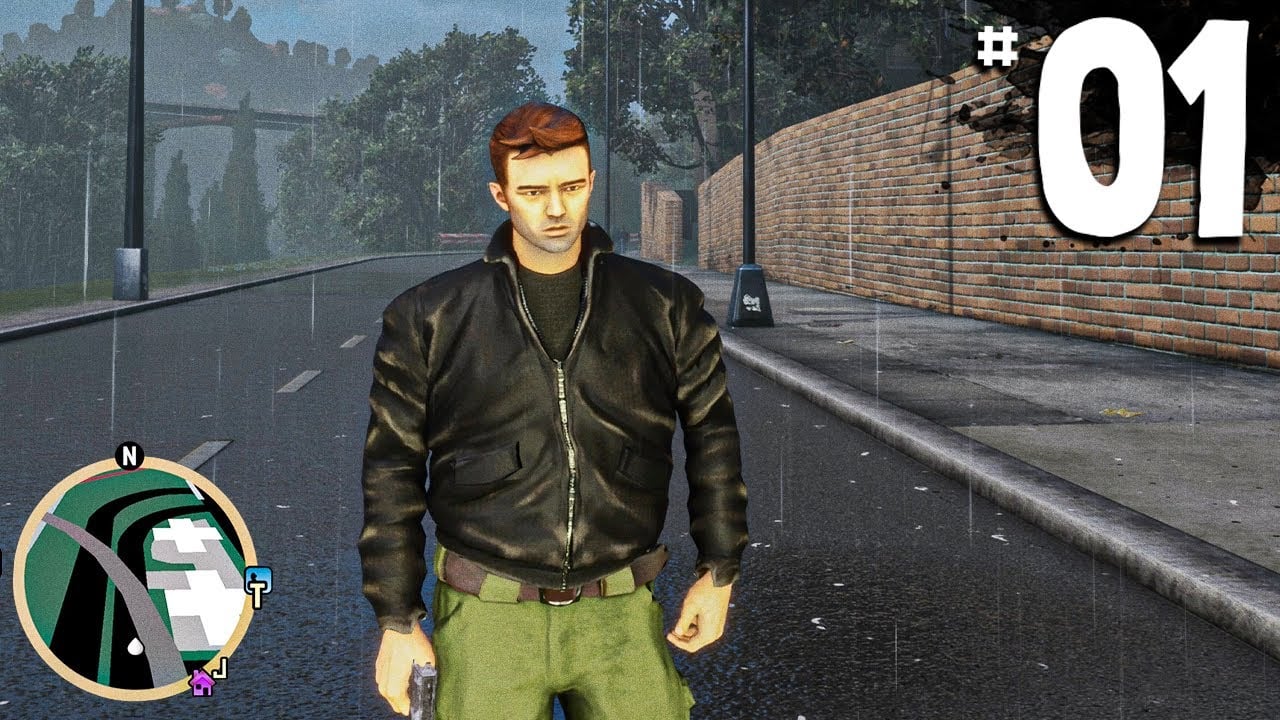
Task: Click the white waypoint blip on the minimap
Action: click(135, 645)
